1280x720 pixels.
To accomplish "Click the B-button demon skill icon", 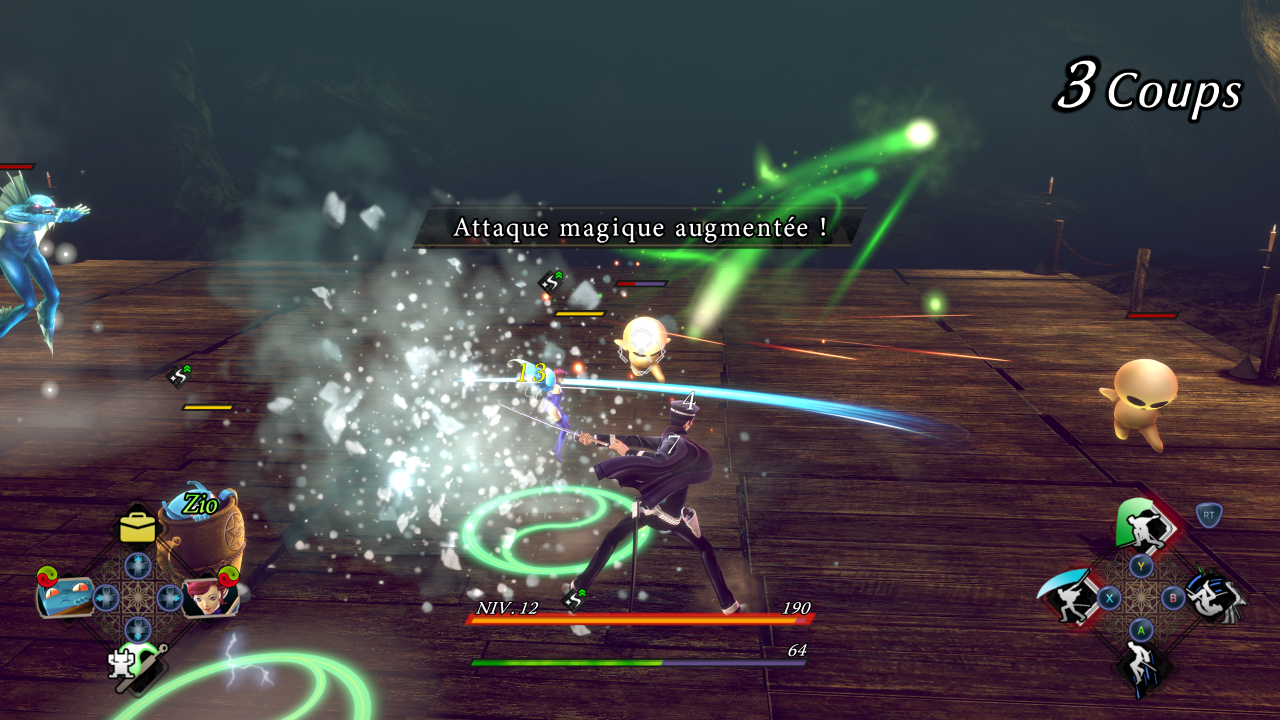I will (1214, 598).
